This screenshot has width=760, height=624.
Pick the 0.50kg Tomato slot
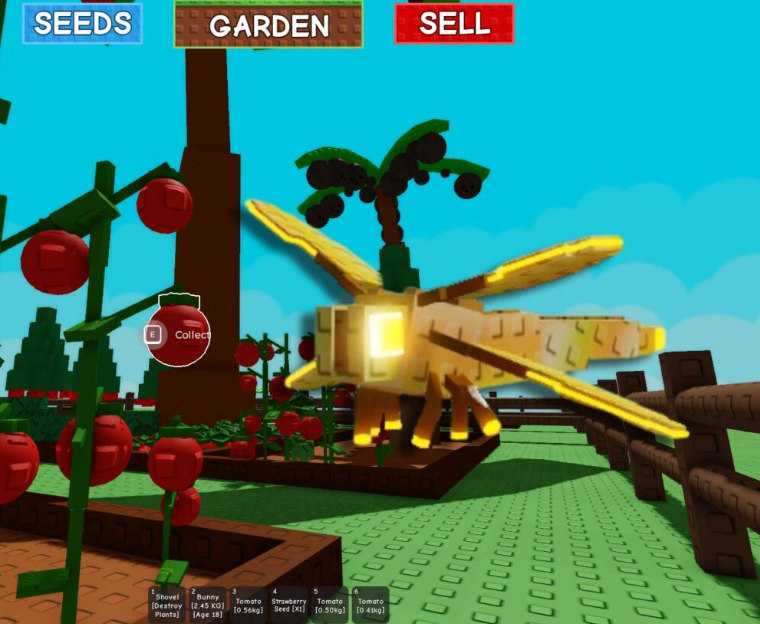(328, 605)
